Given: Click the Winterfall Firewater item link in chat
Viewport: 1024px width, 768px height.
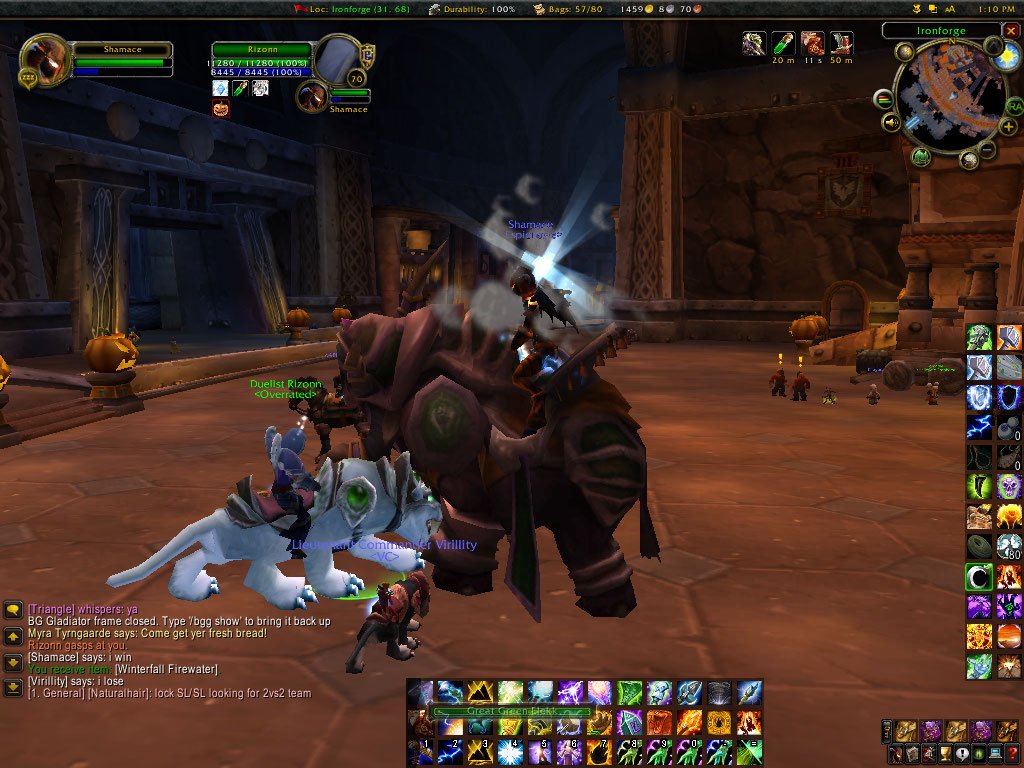Looking at the screenshot, I should (x=166, y=669).
